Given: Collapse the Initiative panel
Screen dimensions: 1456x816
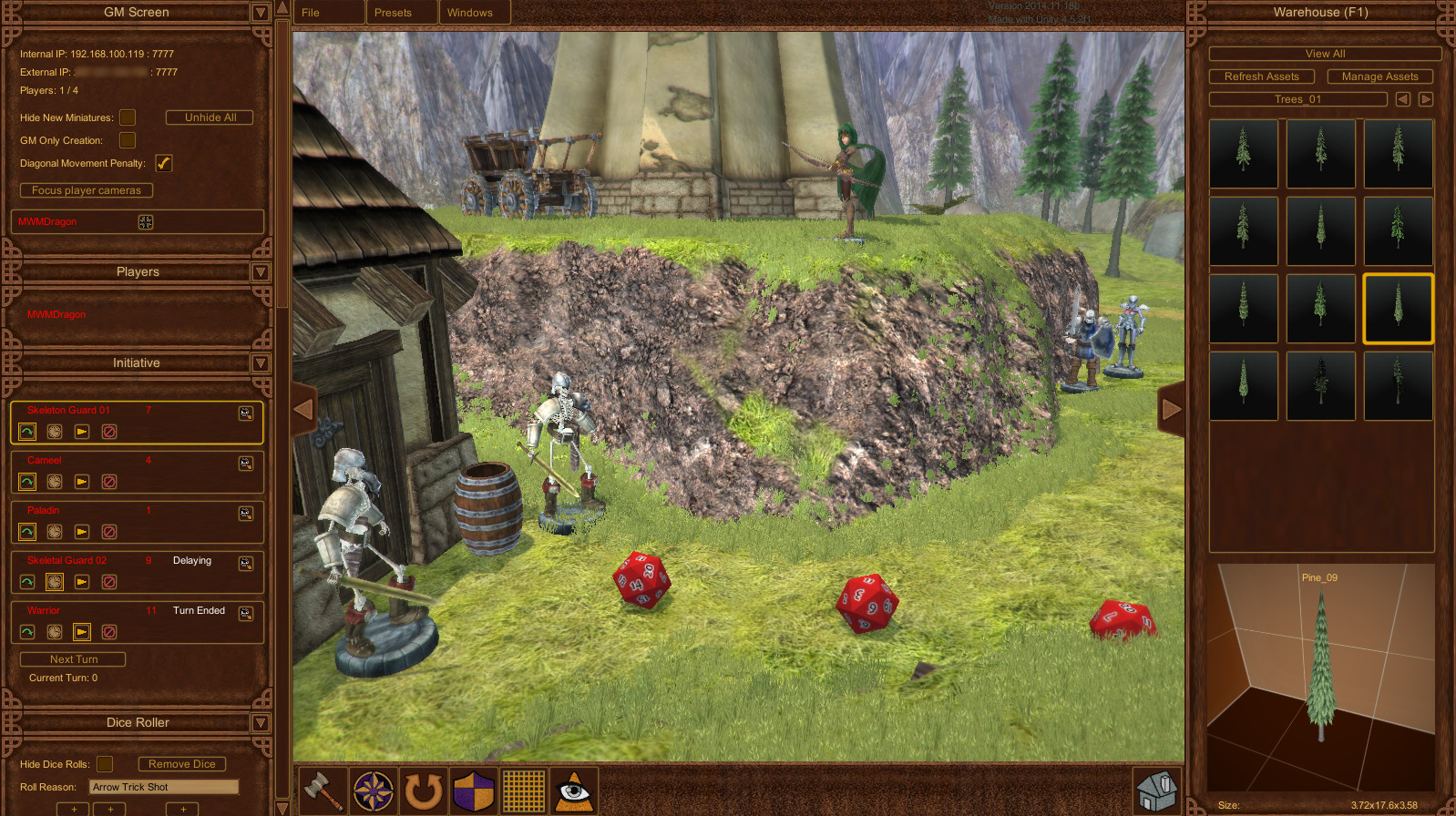Looking at the screenshot, I should pyautogui.click(x=261, y=363).
